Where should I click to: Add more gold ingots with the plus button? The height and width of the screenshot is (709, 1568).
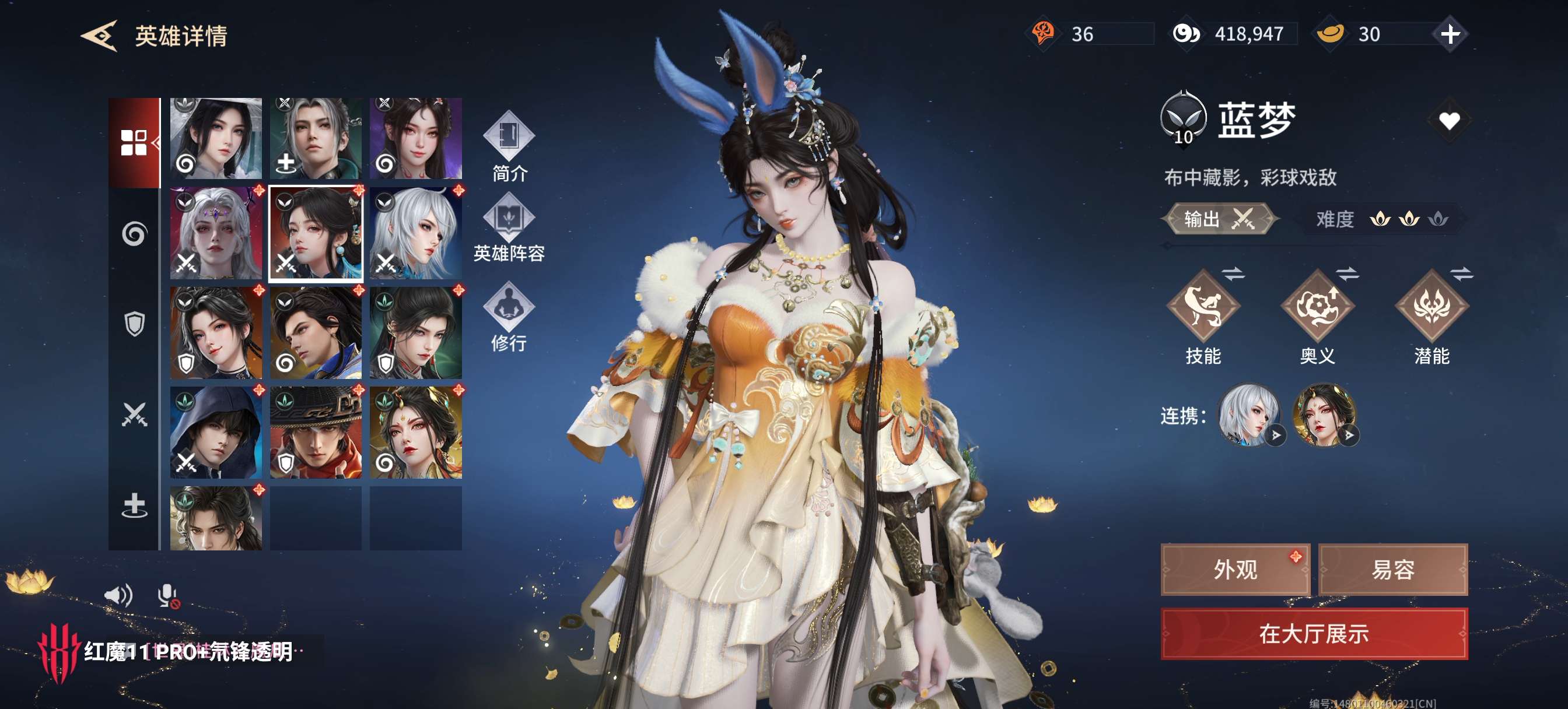(x=1450, y=34)
